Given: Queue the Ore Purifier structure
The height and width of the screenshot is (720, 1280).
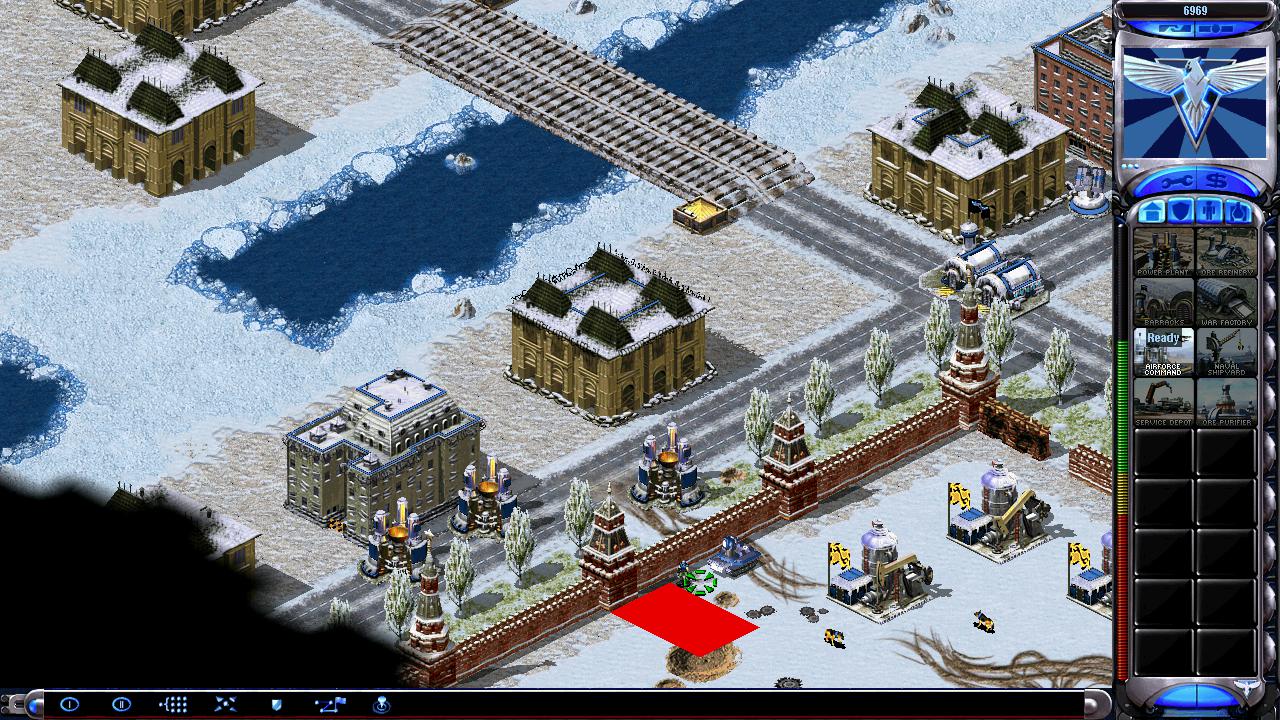Looking at the screenshot, I should click(x=1226, y=401).
